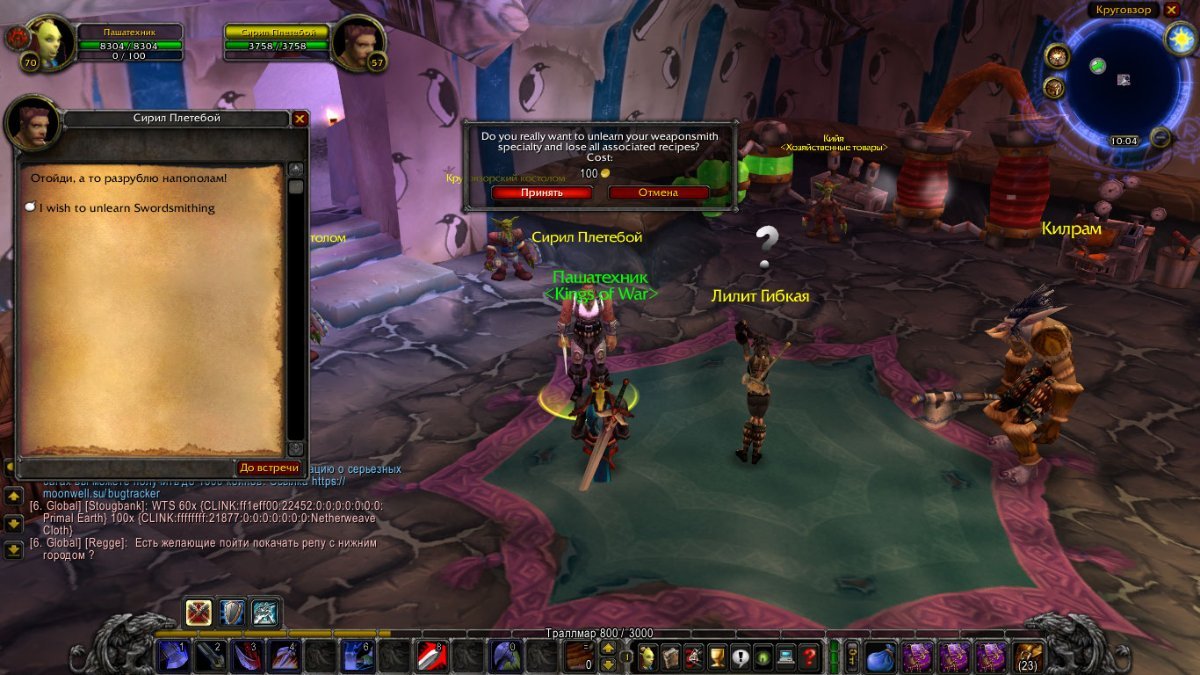Zoom out the minimap with the minus button
Viewport: 1200px width, 675px height.
(1160, 137)
